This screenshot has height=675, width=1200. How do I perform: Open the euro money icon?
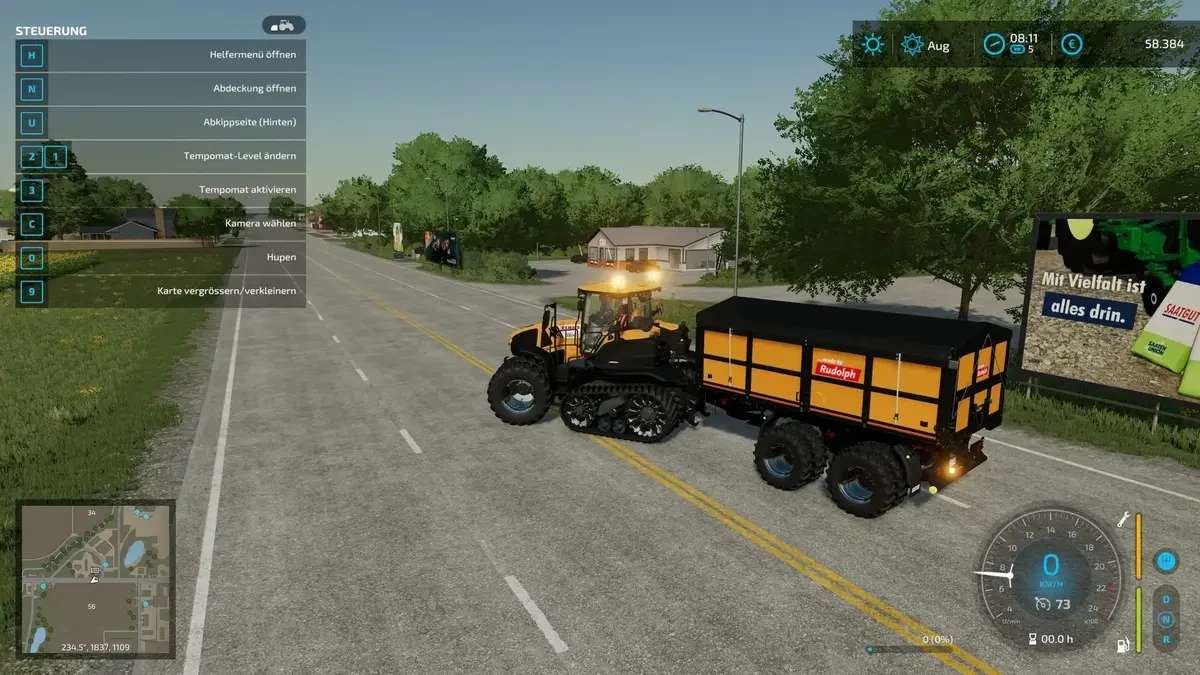click(1071, 44)
